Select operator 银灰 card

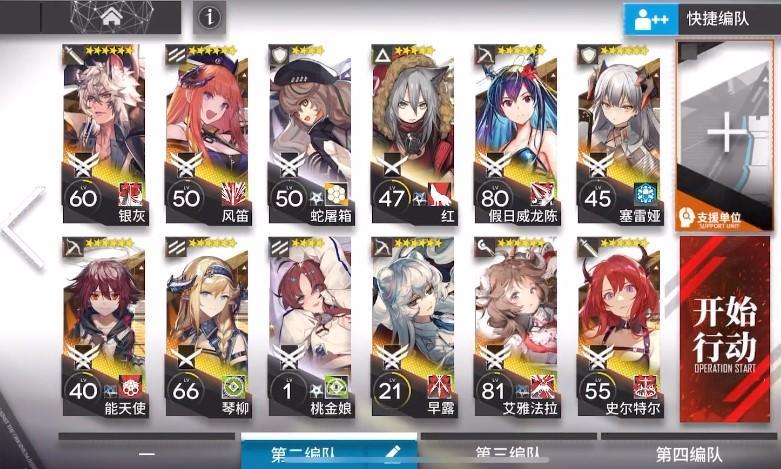(104, 133)
